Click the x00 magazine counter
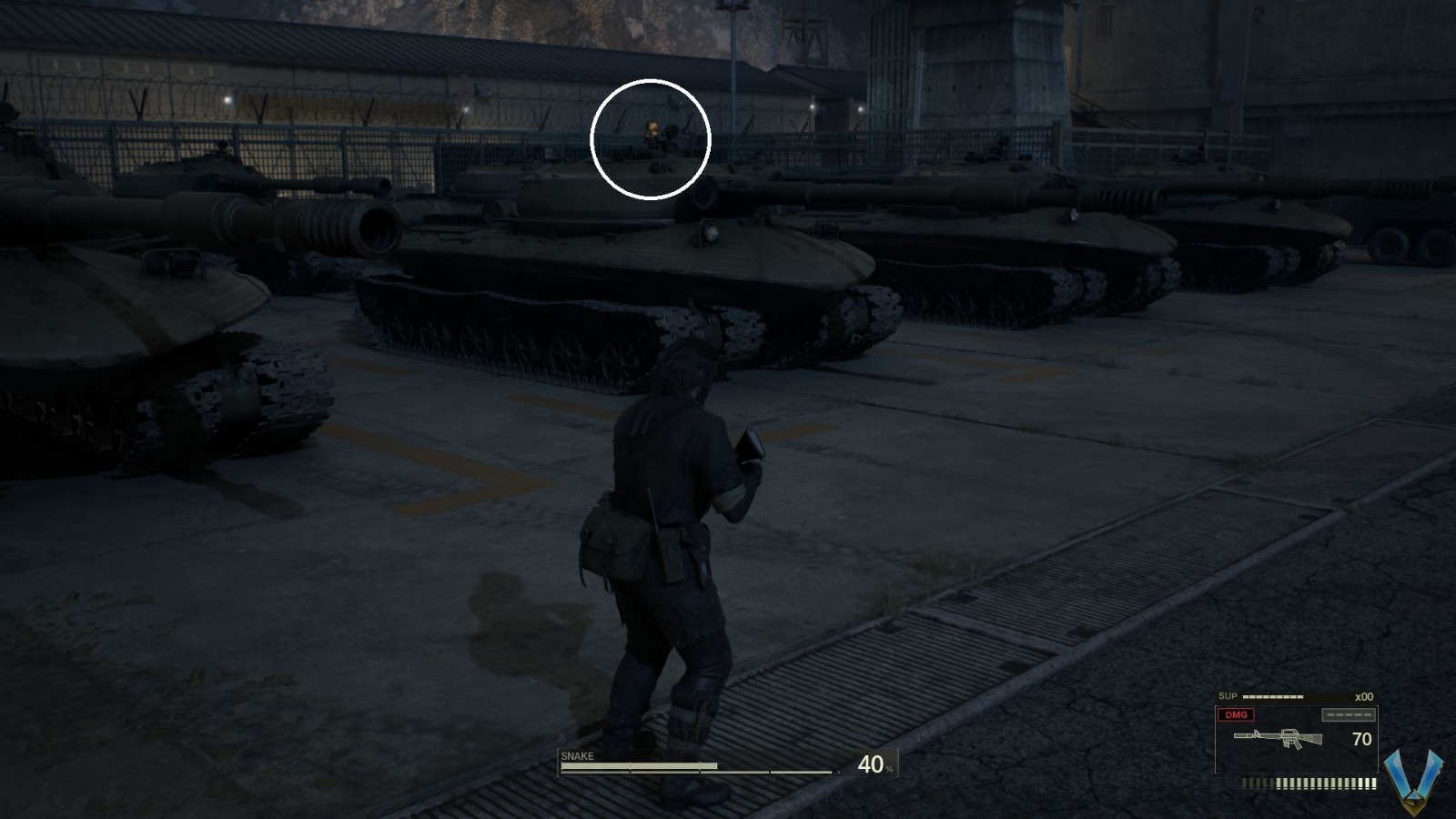The width and height of the screenshot is (1456, 819). coord(1363,697)
